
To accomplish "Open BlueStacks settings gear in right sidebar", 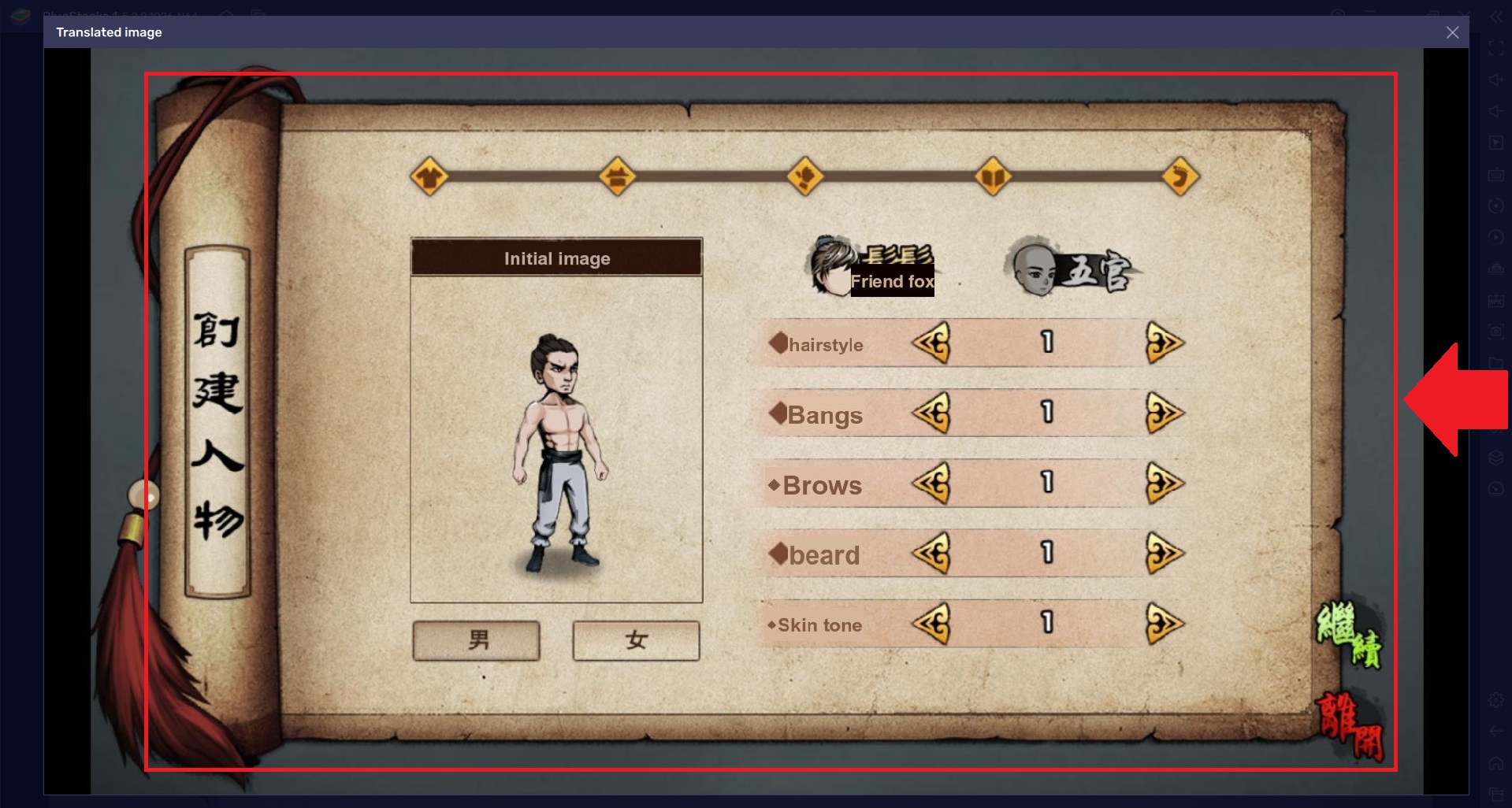I will point(1495,699).
